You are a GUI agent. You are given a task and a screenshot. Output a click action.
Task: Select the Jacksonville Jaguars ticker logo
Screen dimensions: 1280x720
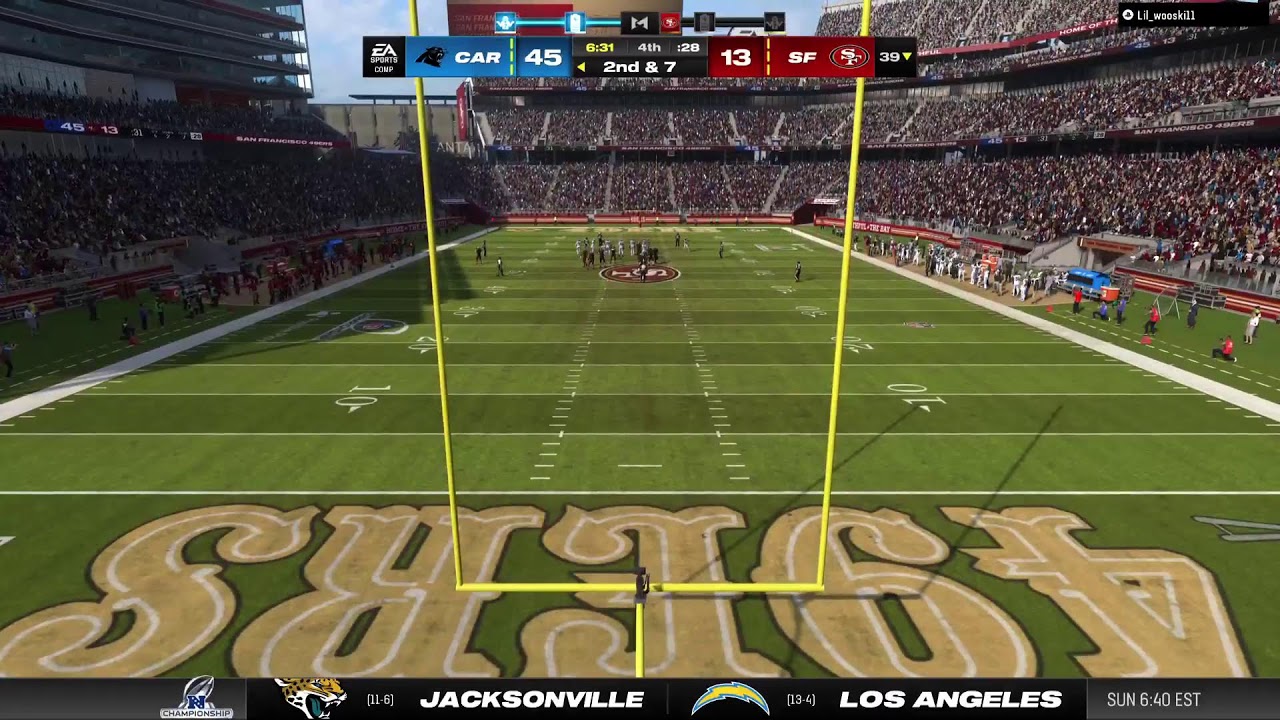tap(310, 698)
